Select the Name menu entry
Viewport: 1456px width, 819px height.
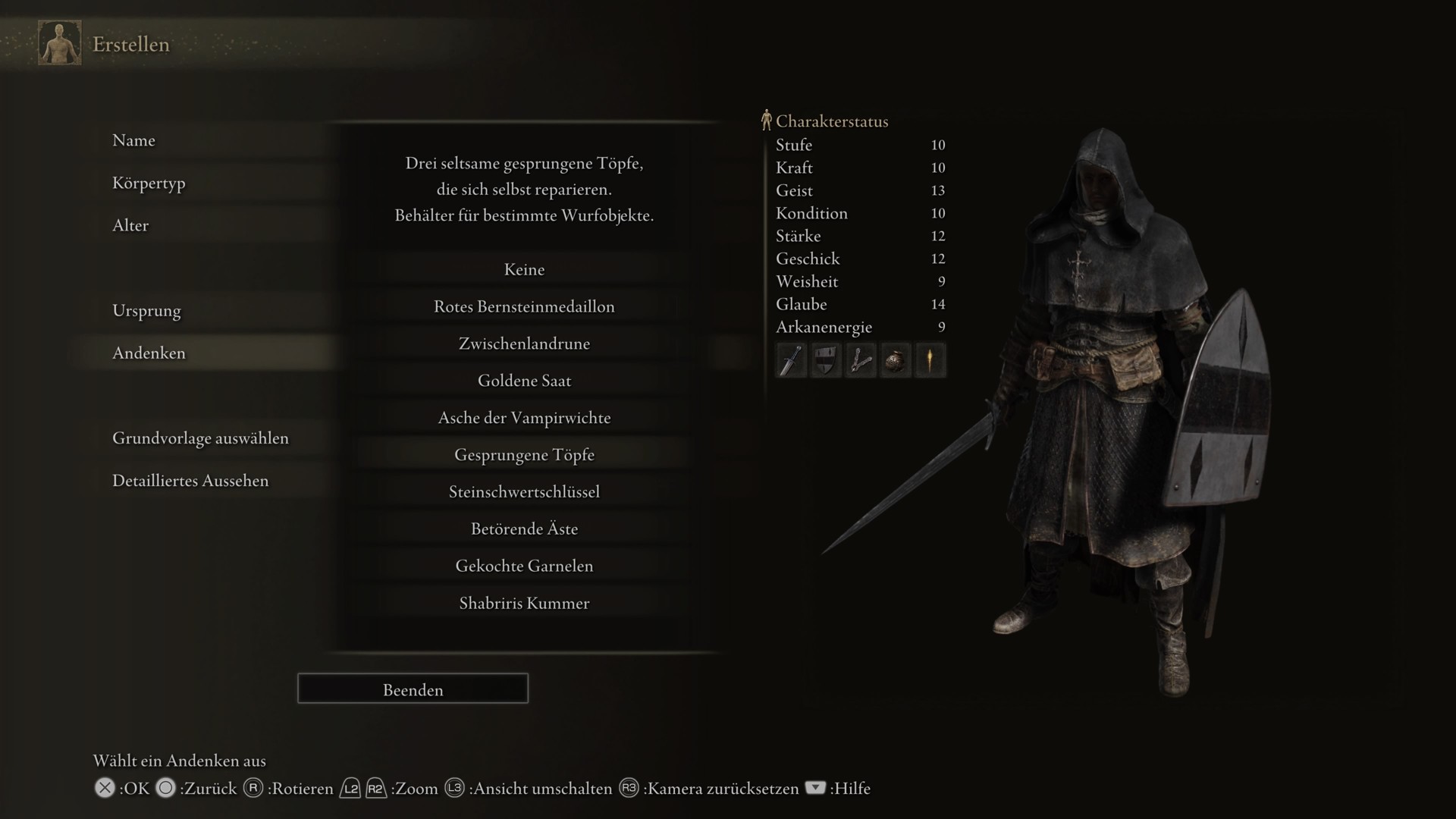click(x=134, y=140)
